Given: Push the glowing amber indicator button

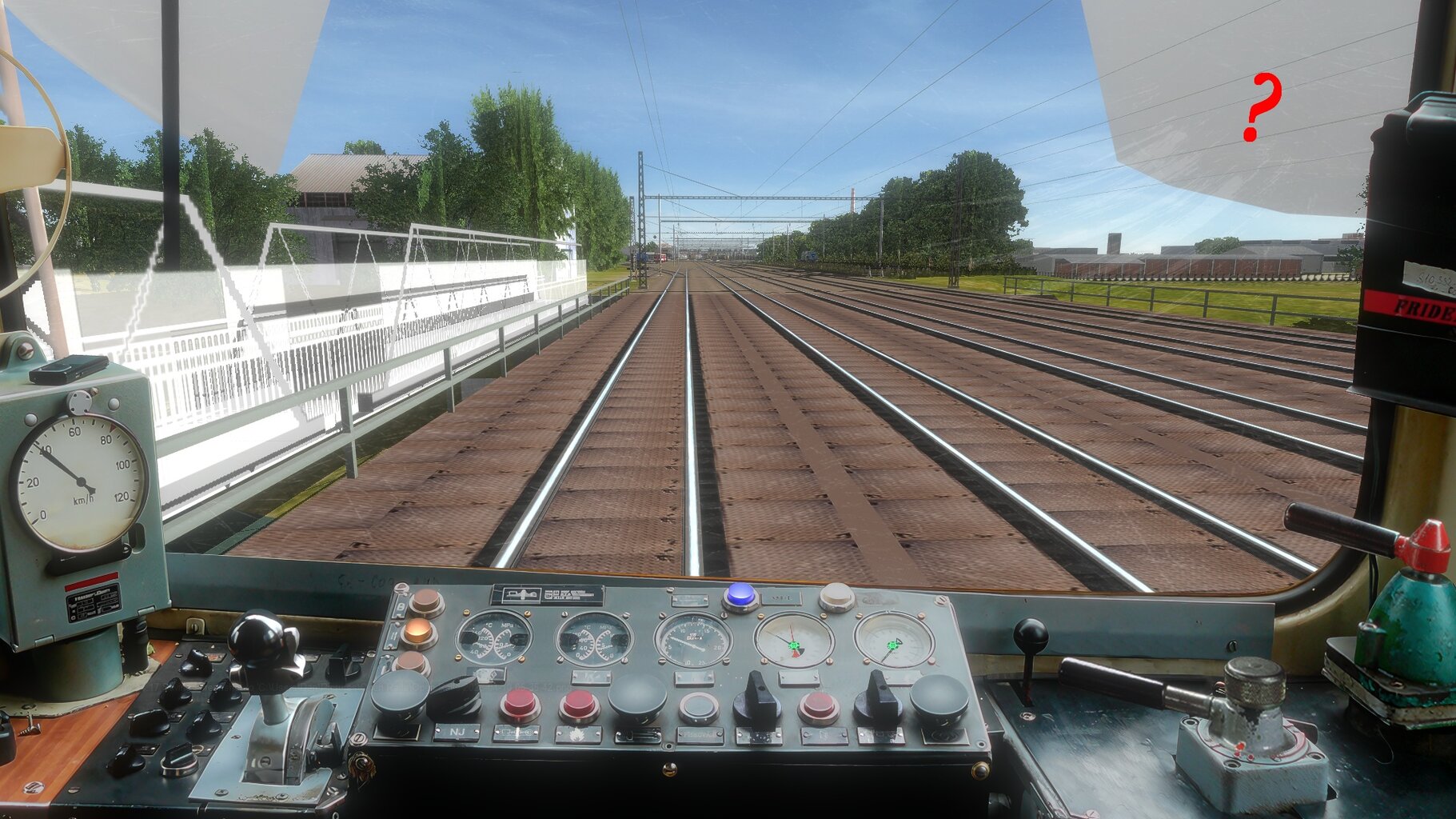Looking at the screenshot, I should pos(417,633).
